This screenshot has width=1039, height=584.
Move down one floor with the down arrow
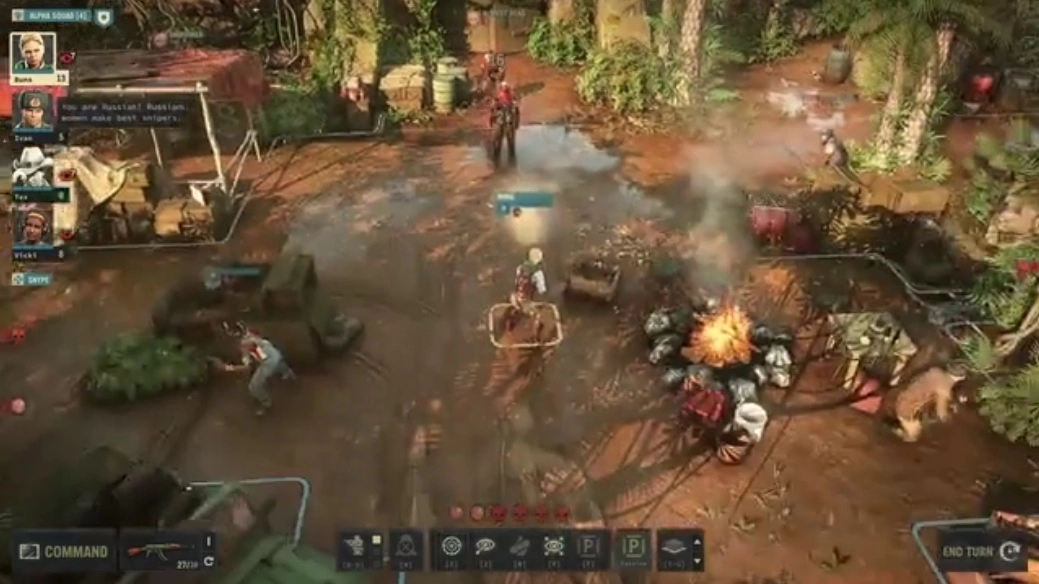pyautogui.click(x=697, y=559)
